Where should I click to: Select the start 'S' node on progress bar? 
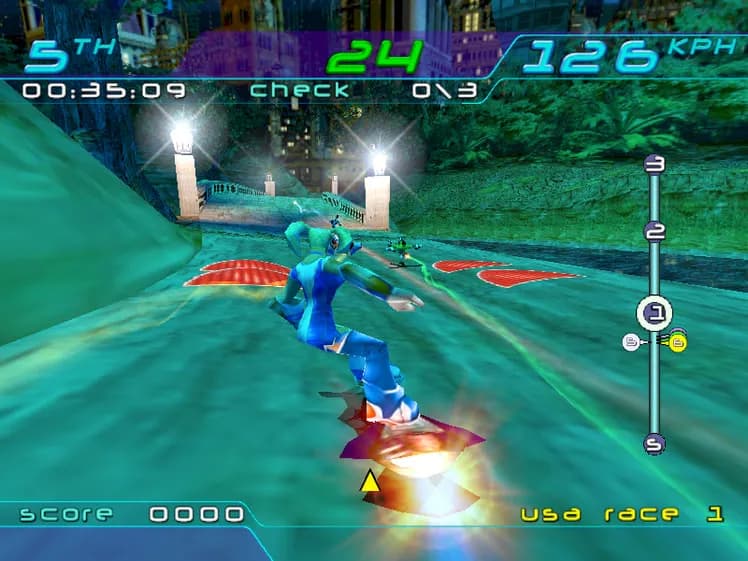[655, 443]
